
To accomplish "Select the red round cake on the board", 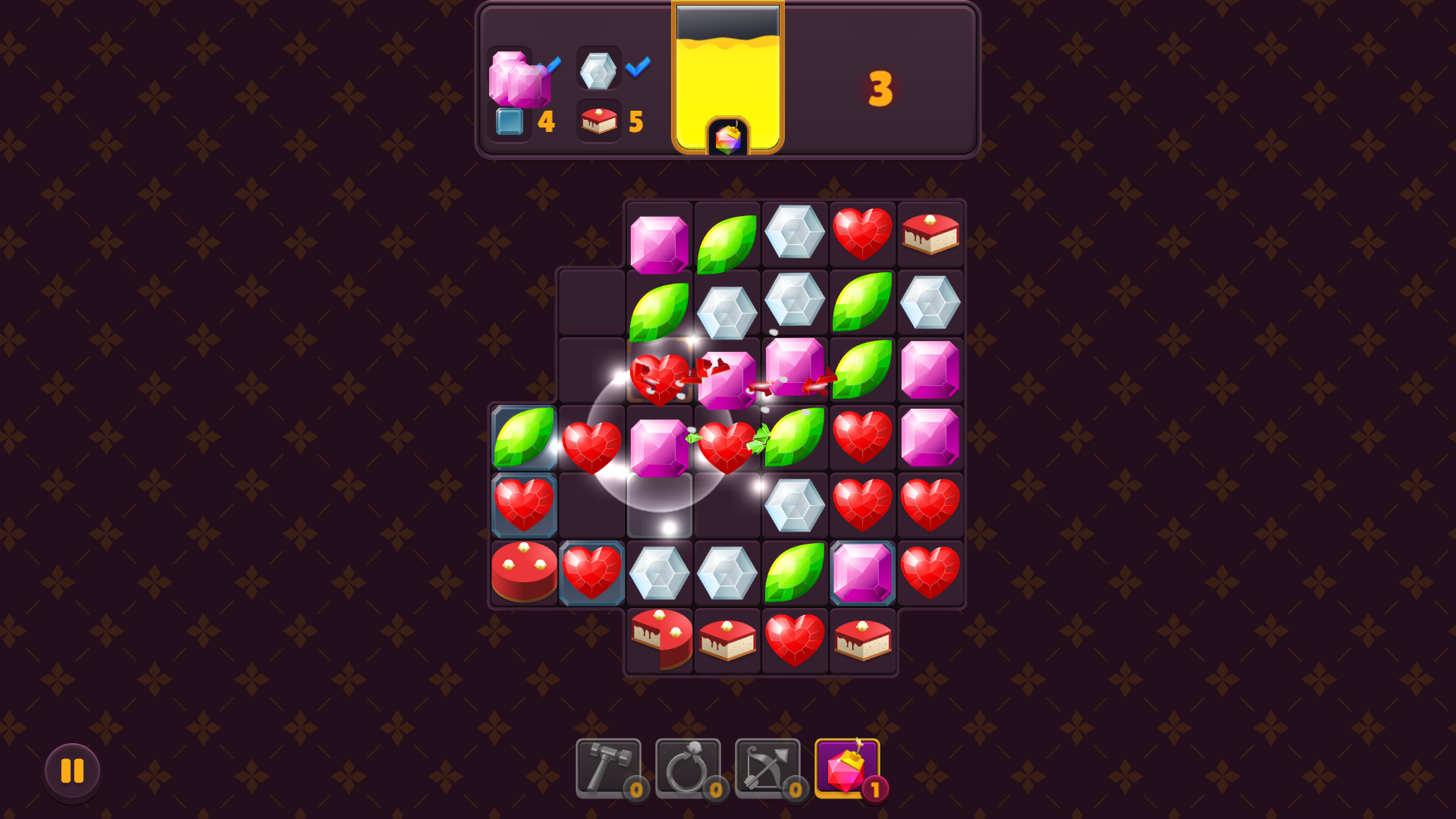I will point(524,573).
